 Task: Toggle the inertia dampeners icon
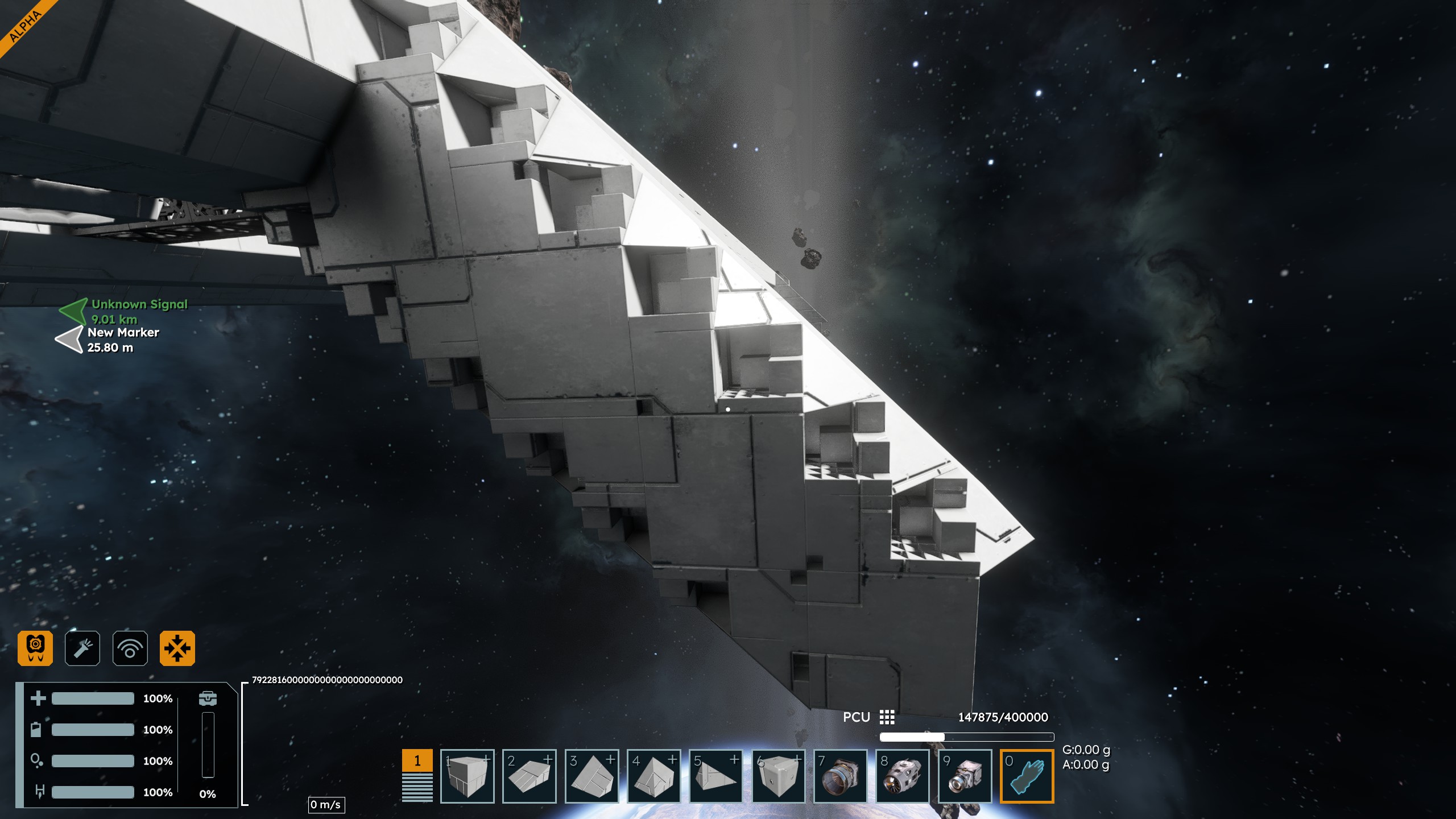tap(177, 648)
